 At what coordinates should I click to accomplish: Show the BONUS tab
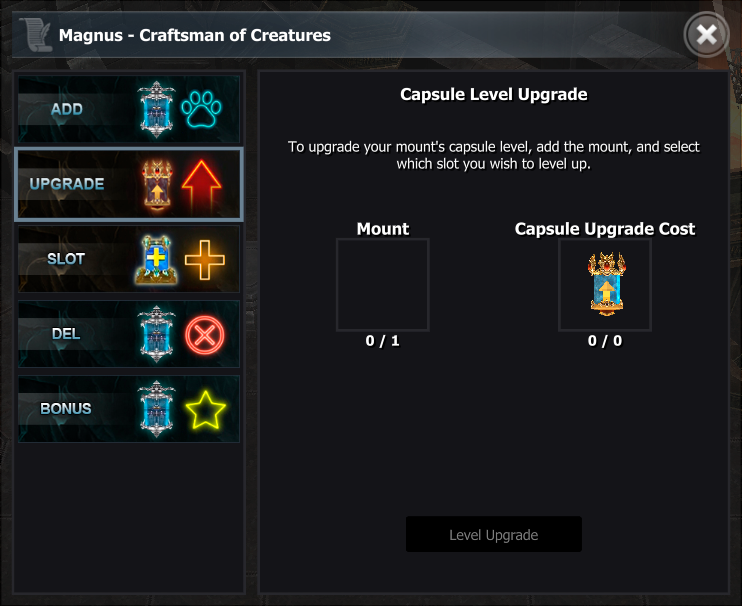[x=128, y=409]
